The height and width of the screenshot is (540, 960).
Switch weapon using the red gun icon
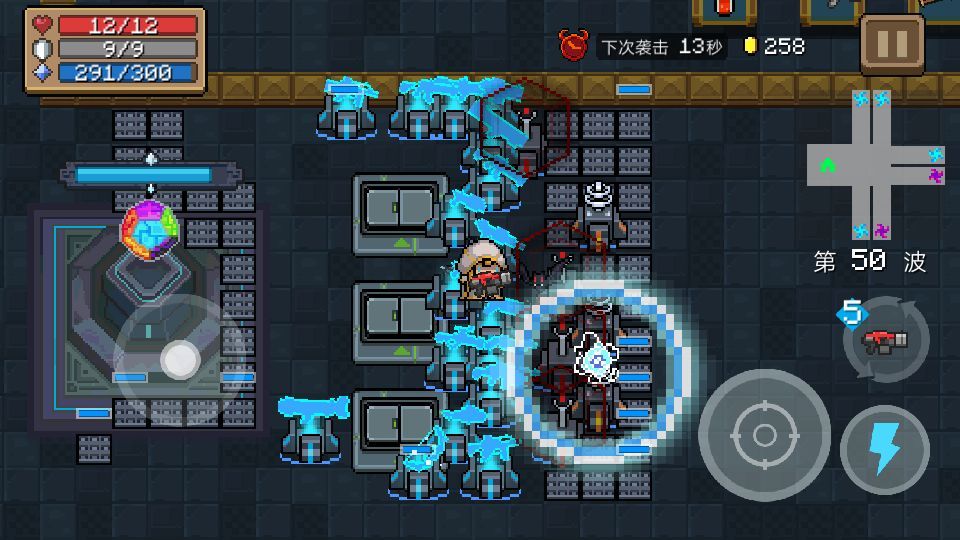pyautogui.click(x=886, y=342)
